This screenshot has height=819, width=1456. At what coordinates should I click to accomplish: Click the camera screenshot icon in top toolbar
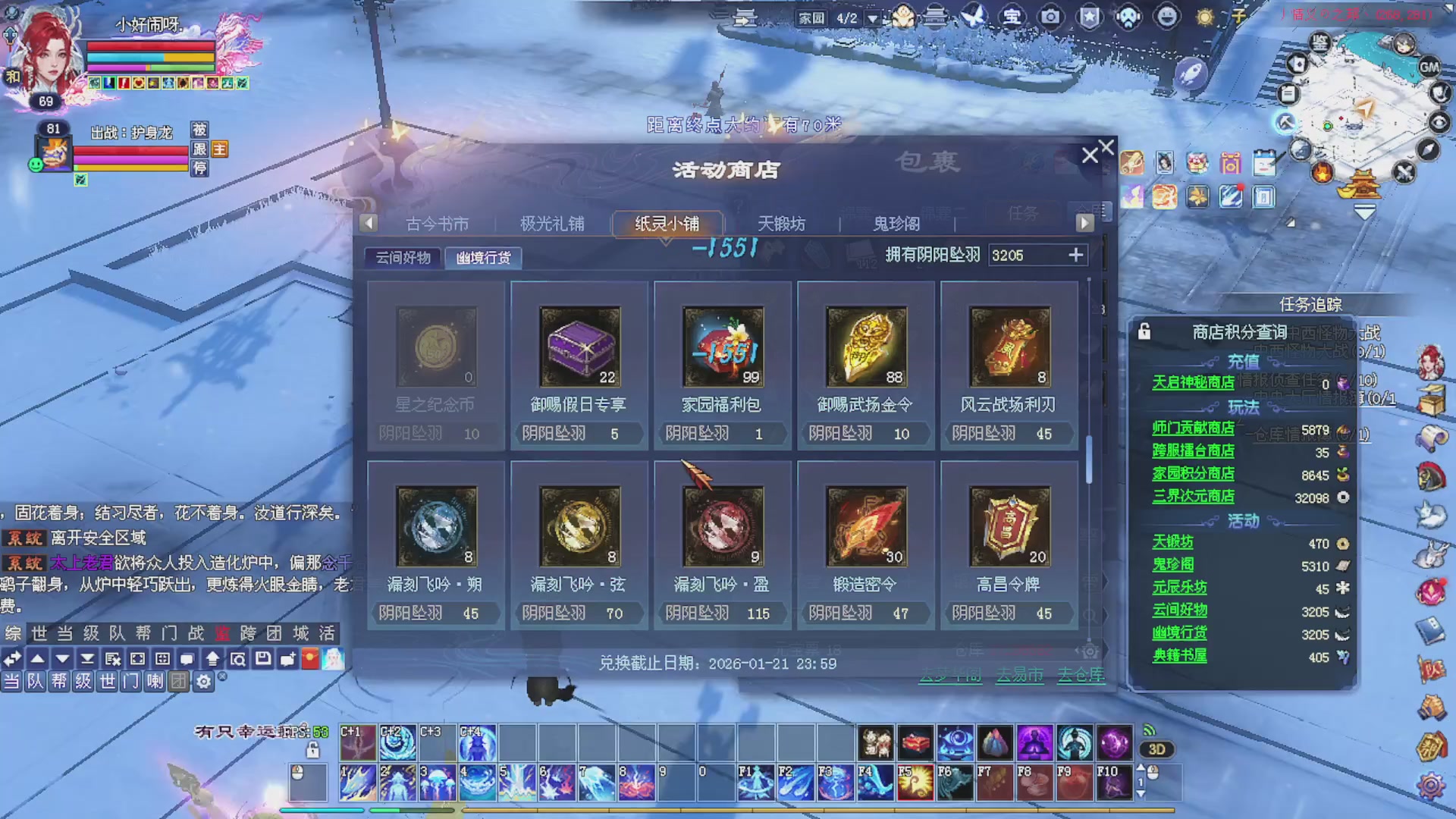pyautogui.click(x=1050, y=16)
